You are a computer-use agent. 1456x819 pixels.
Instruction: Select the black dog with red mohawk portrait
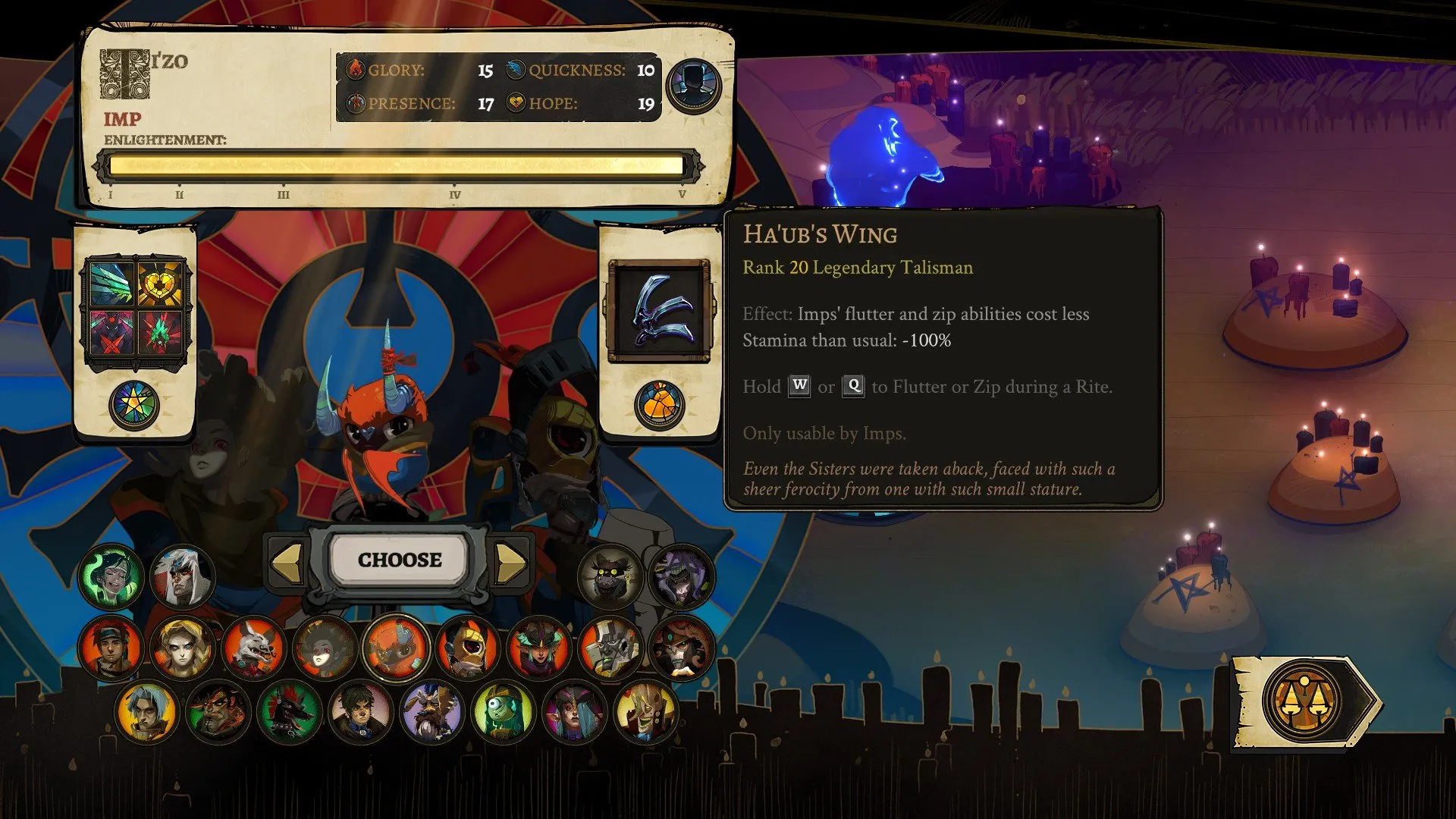coord(289,713)
